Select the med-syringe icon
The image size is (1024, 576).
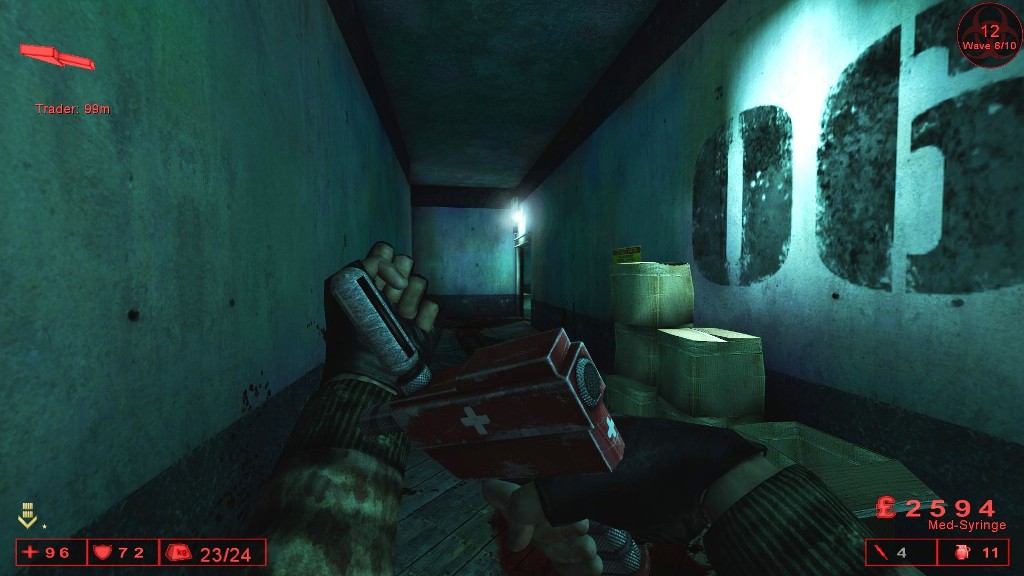[x=882, y=553]
